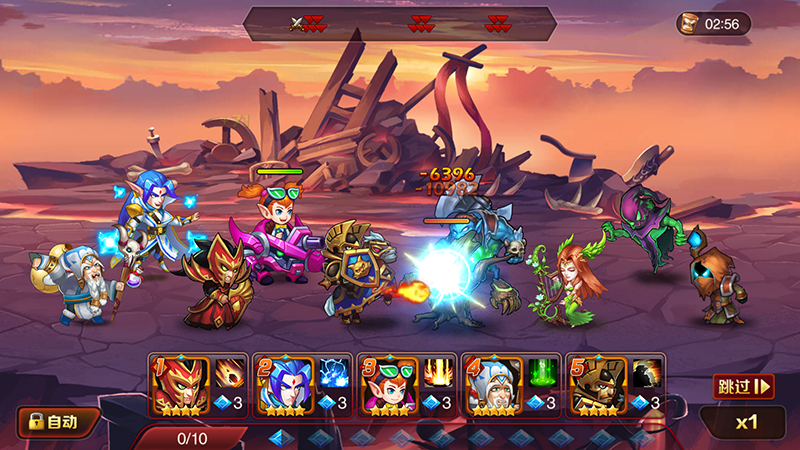Activate the green beam skill icon
This screenshot has width=800, height=450.
[x=543, y=373]
